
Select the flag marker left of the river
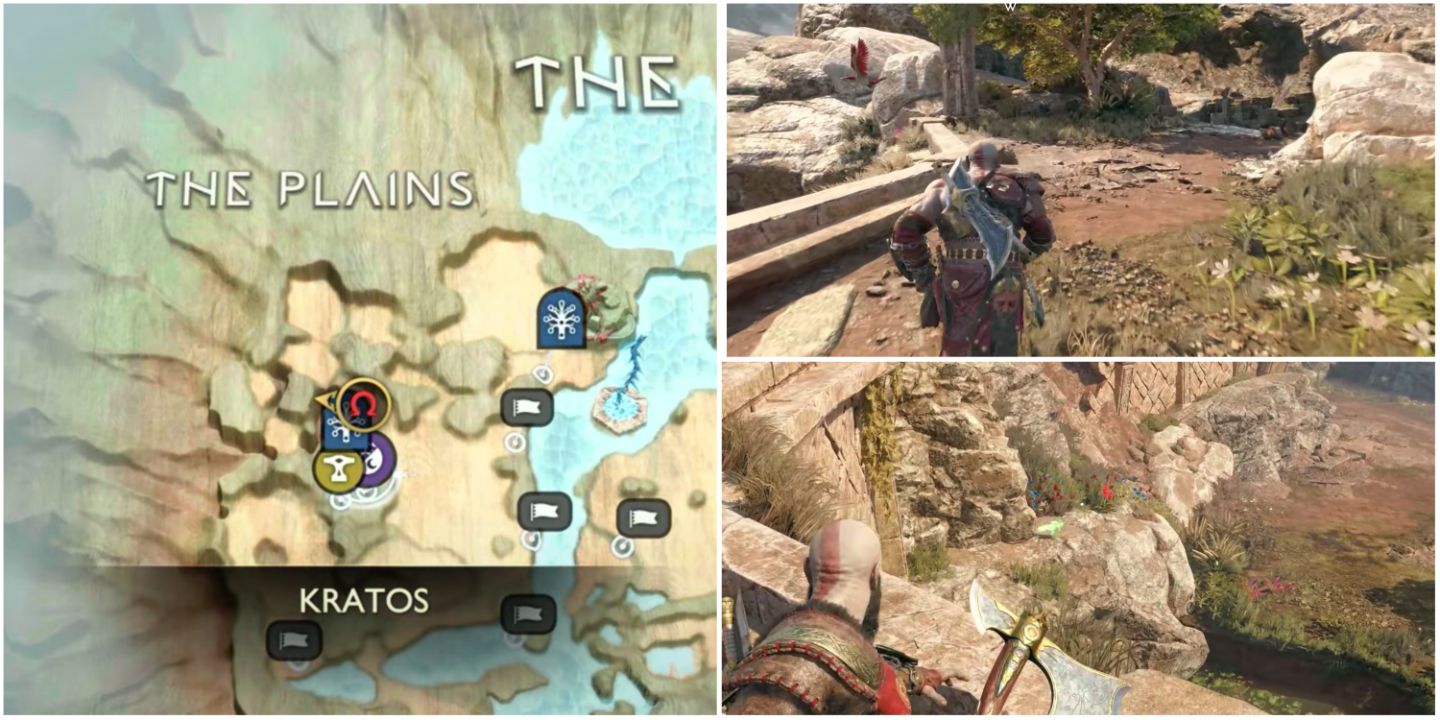[527, 406]
